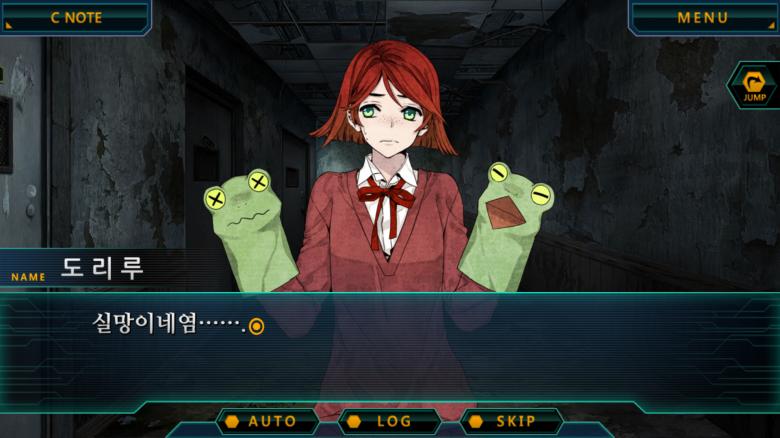This screenshot has height=438, width=780.
Task: Open the MENU
Action: tap(703, 17)
